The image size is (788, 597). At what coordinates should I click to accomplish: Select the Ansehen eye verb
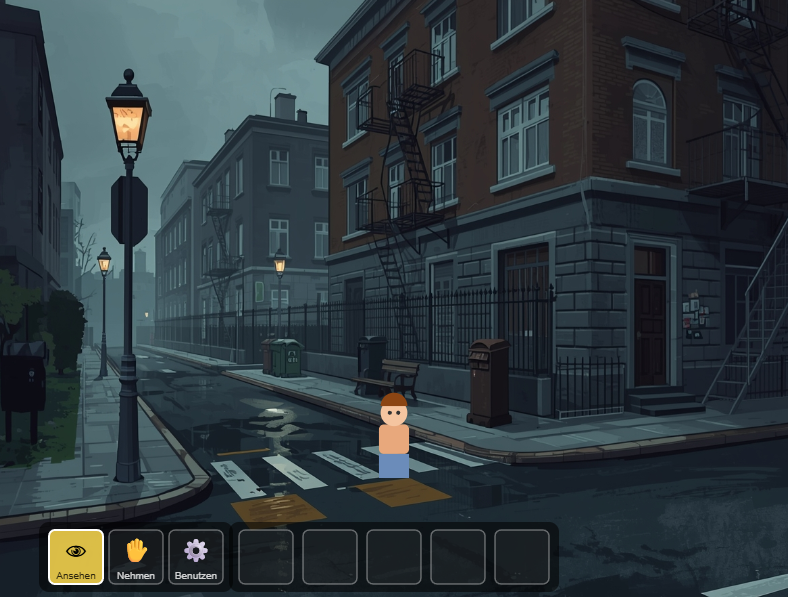point(76,556)
